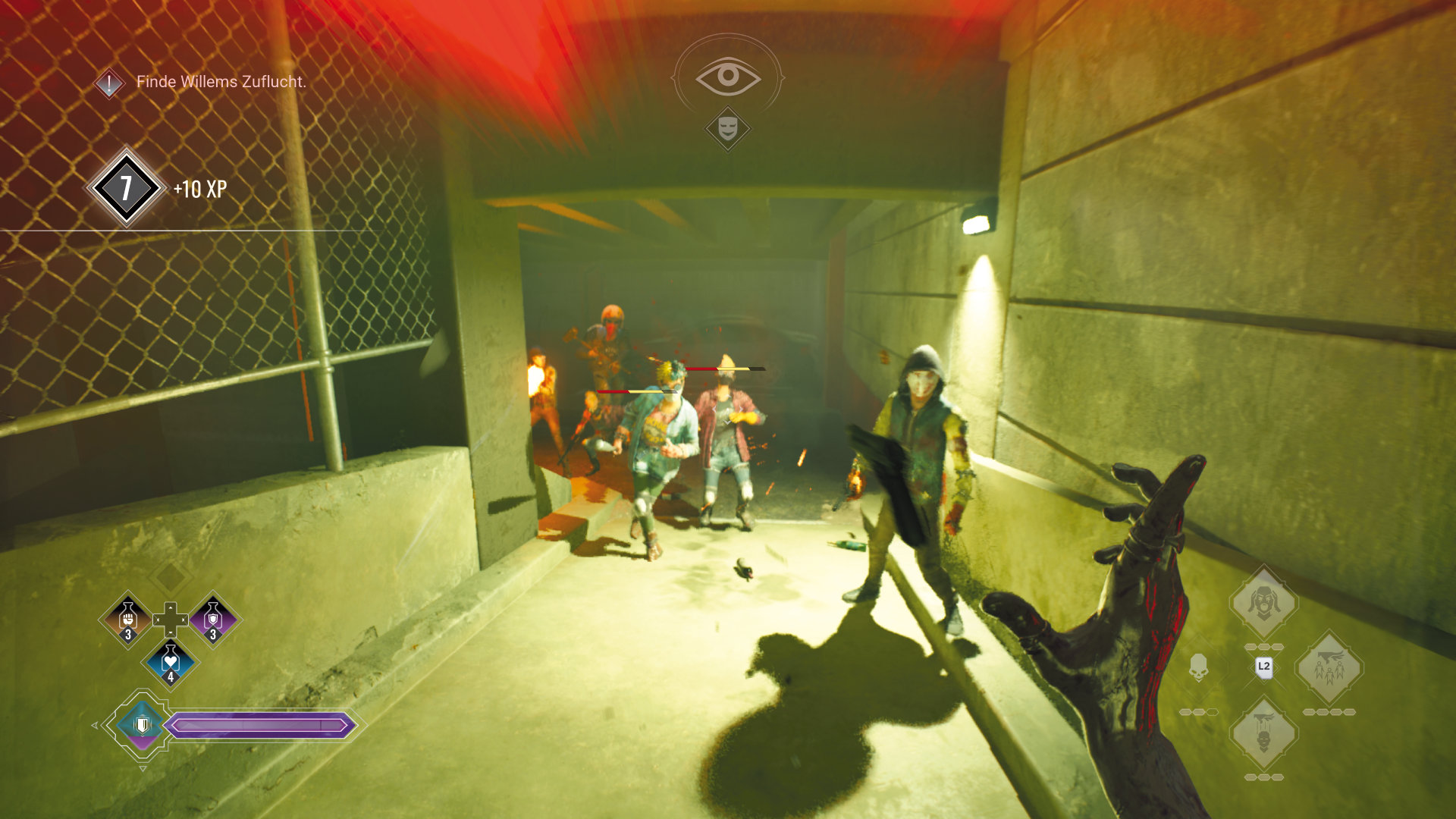Use the fist strength elixir

point(128,620)
